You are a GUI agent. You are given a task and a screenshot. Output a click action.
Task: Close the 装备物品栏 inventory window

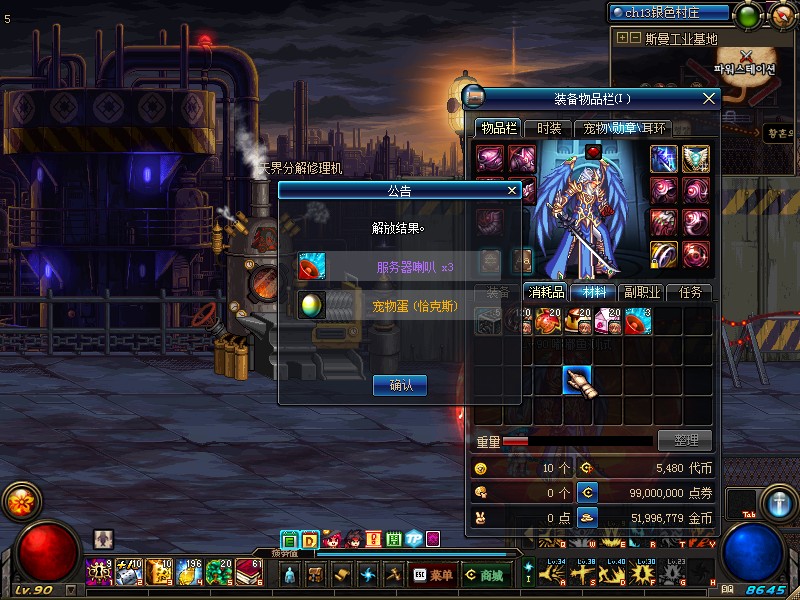(709, 98)
